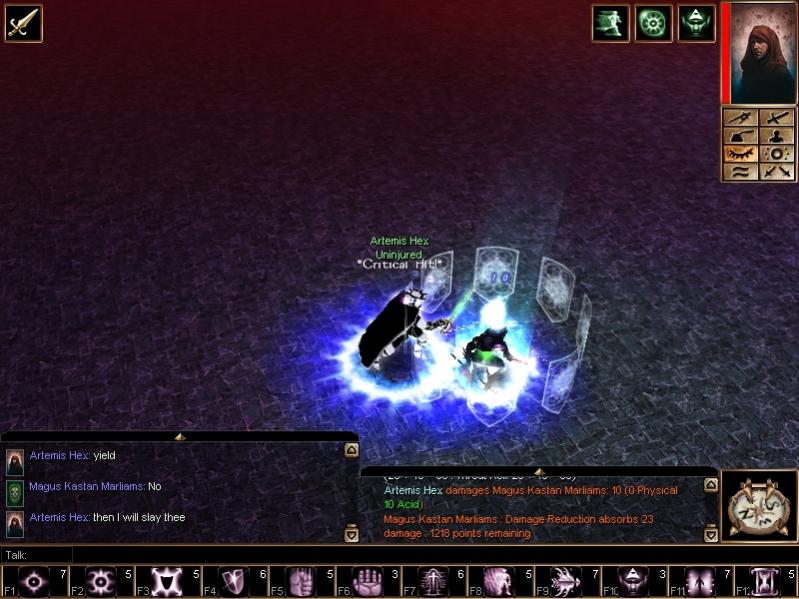Viewport: 799px width, 599px height.
Task: Click Magus Kastan Marliams' chat portrait
Action: (x=15, y=492)
